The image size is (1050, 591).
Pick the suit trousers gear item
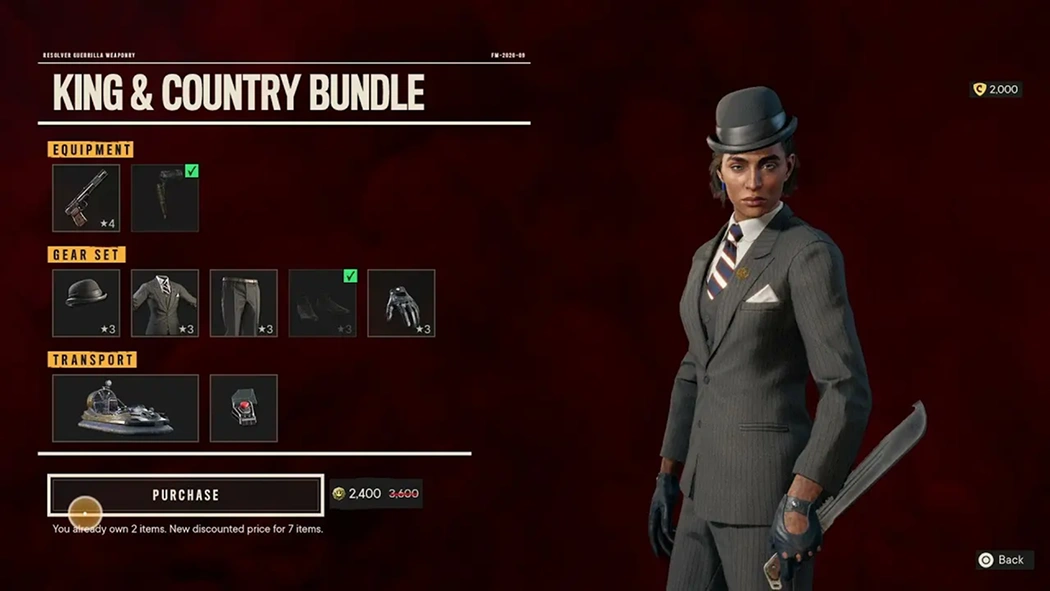pyautogui.click(x=244, y=303)
